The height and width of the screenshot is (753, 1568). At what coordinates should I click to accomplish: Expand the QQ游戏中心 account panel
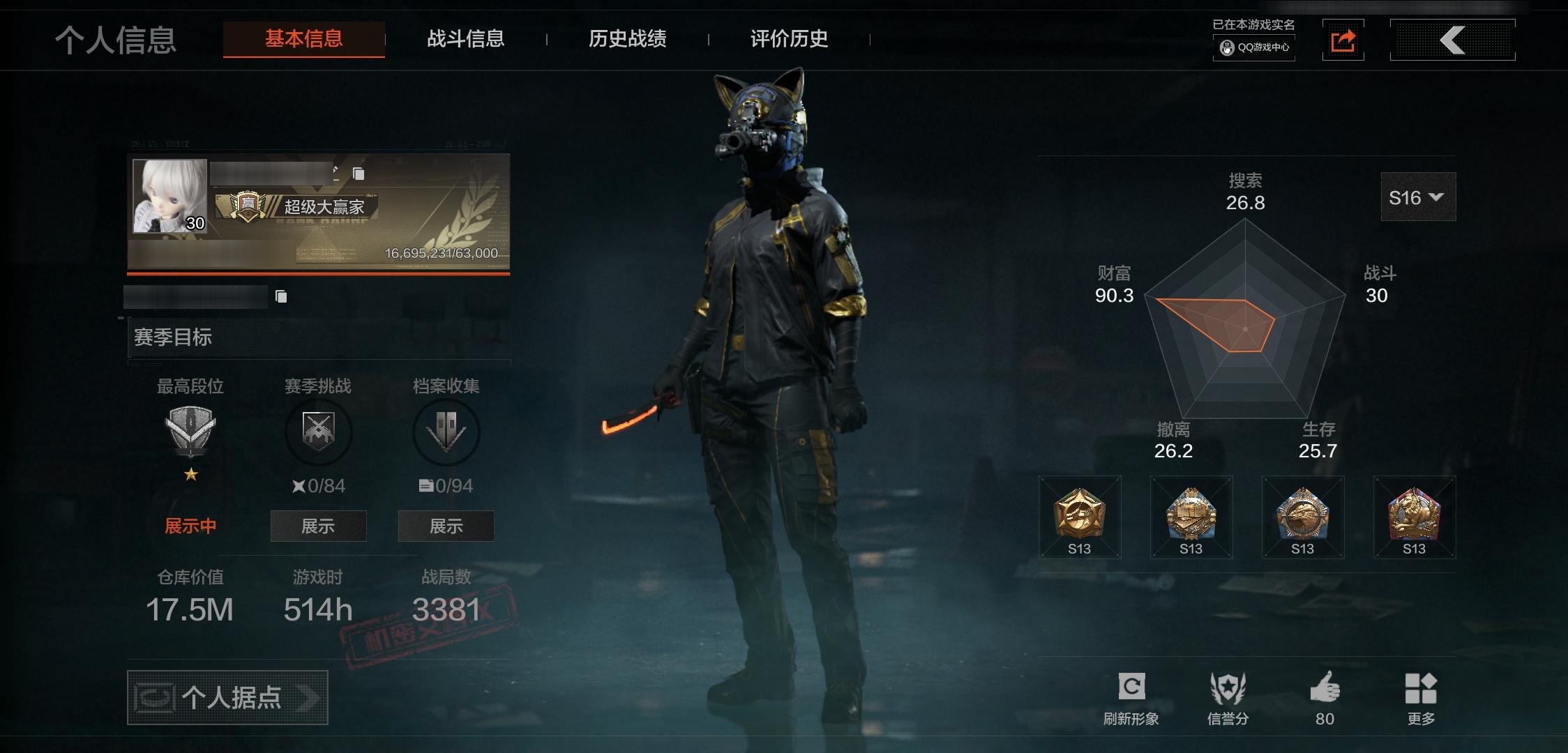click(1253, 49)
